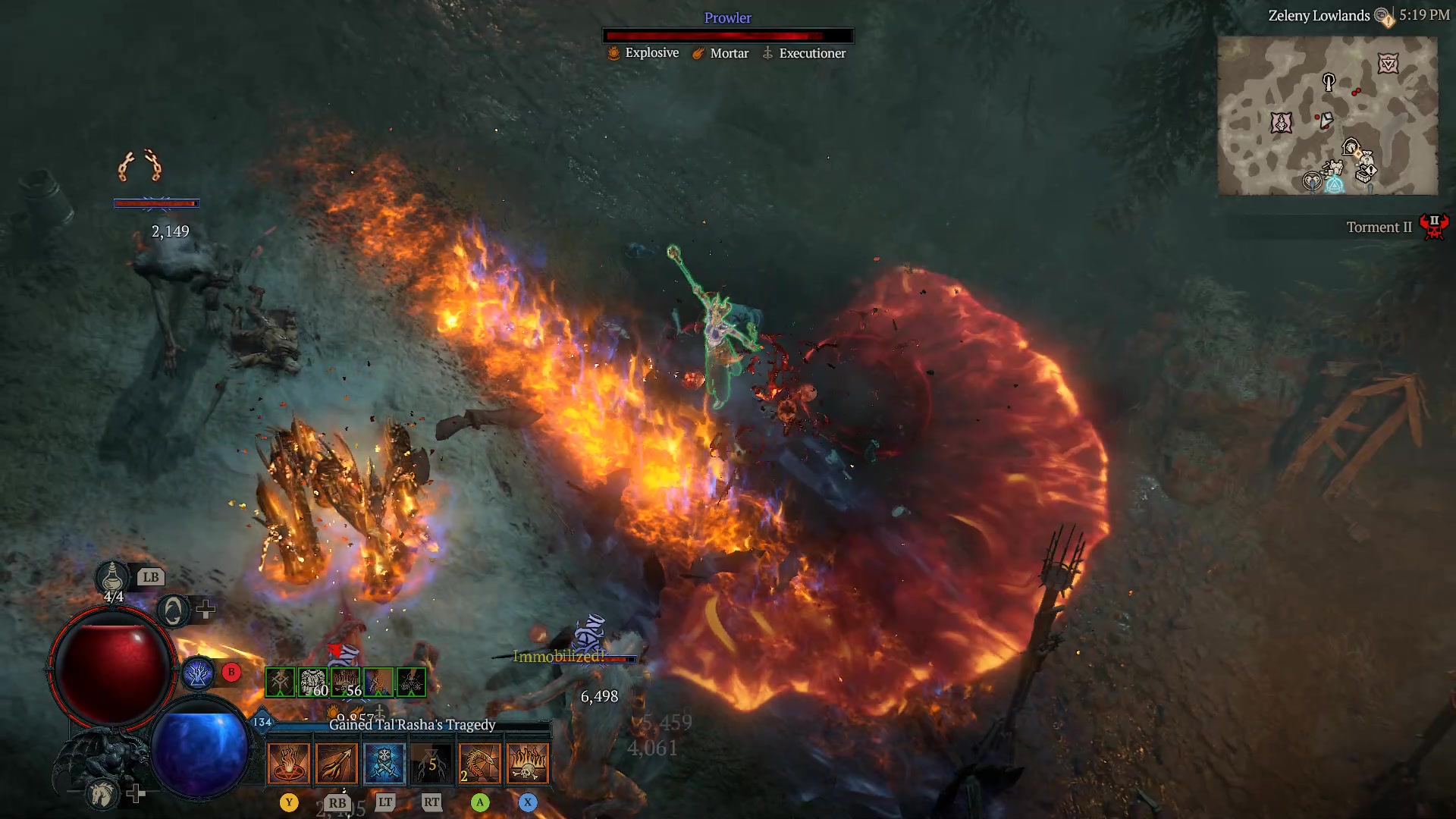Toggle the Executioner modifier icon near the boss bar

click(767, 53)
